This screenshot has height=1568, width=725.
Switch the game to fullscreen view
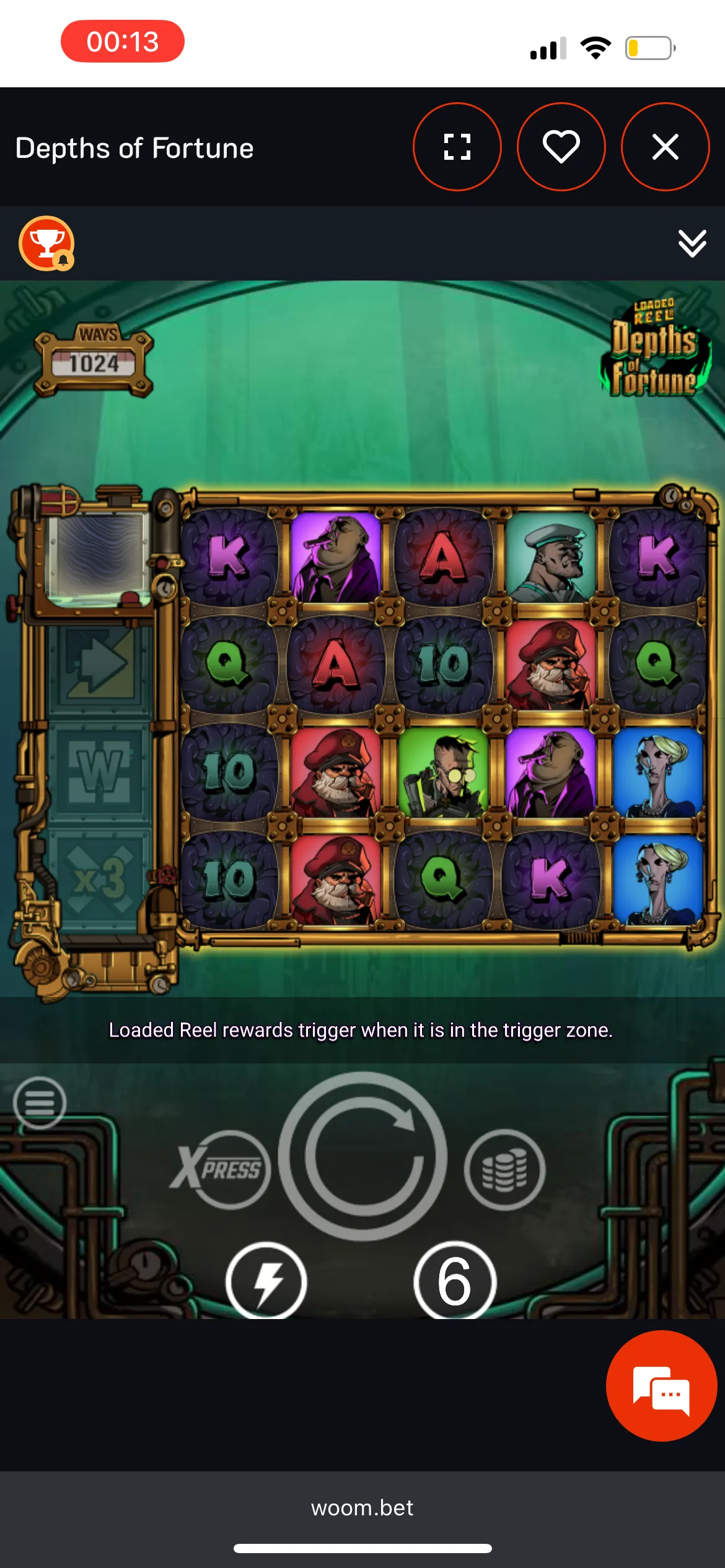[457, 147]
